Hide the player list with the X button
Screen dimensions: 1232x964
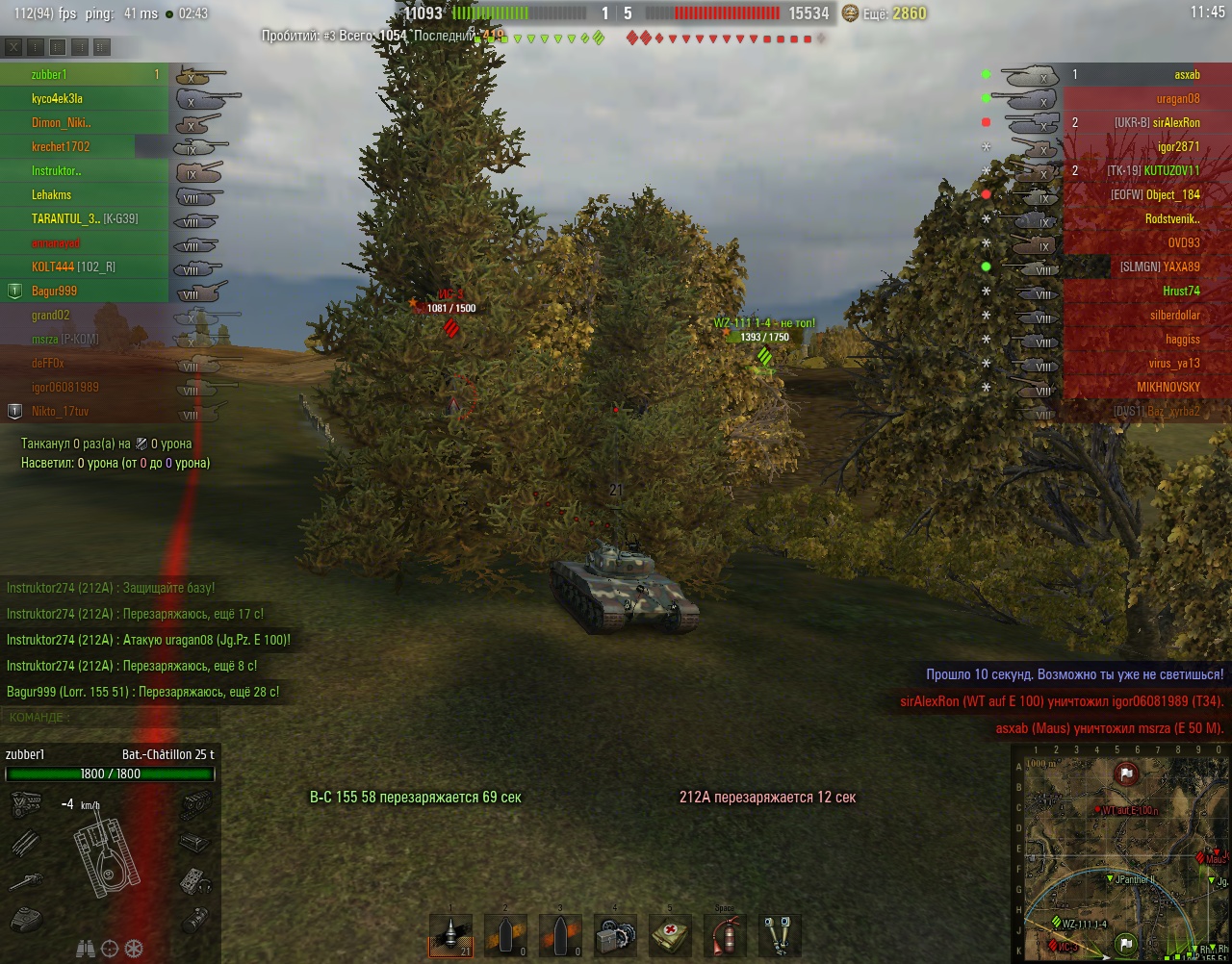pos(13,46)
